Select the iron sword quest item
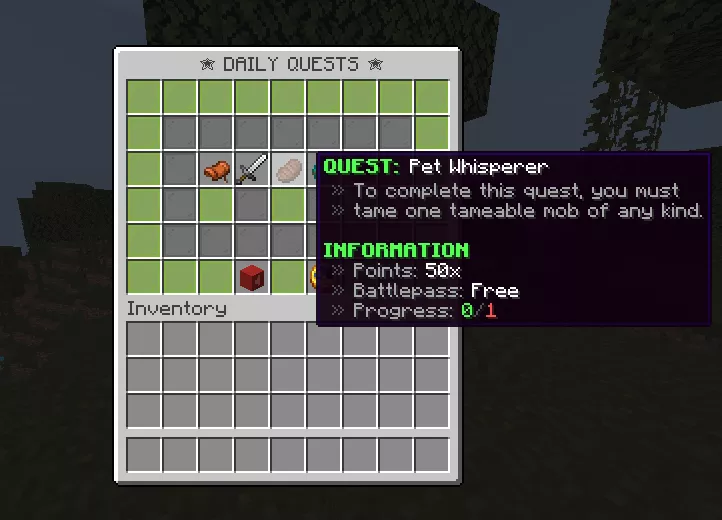Screen dimensions: 722x520 252,169
